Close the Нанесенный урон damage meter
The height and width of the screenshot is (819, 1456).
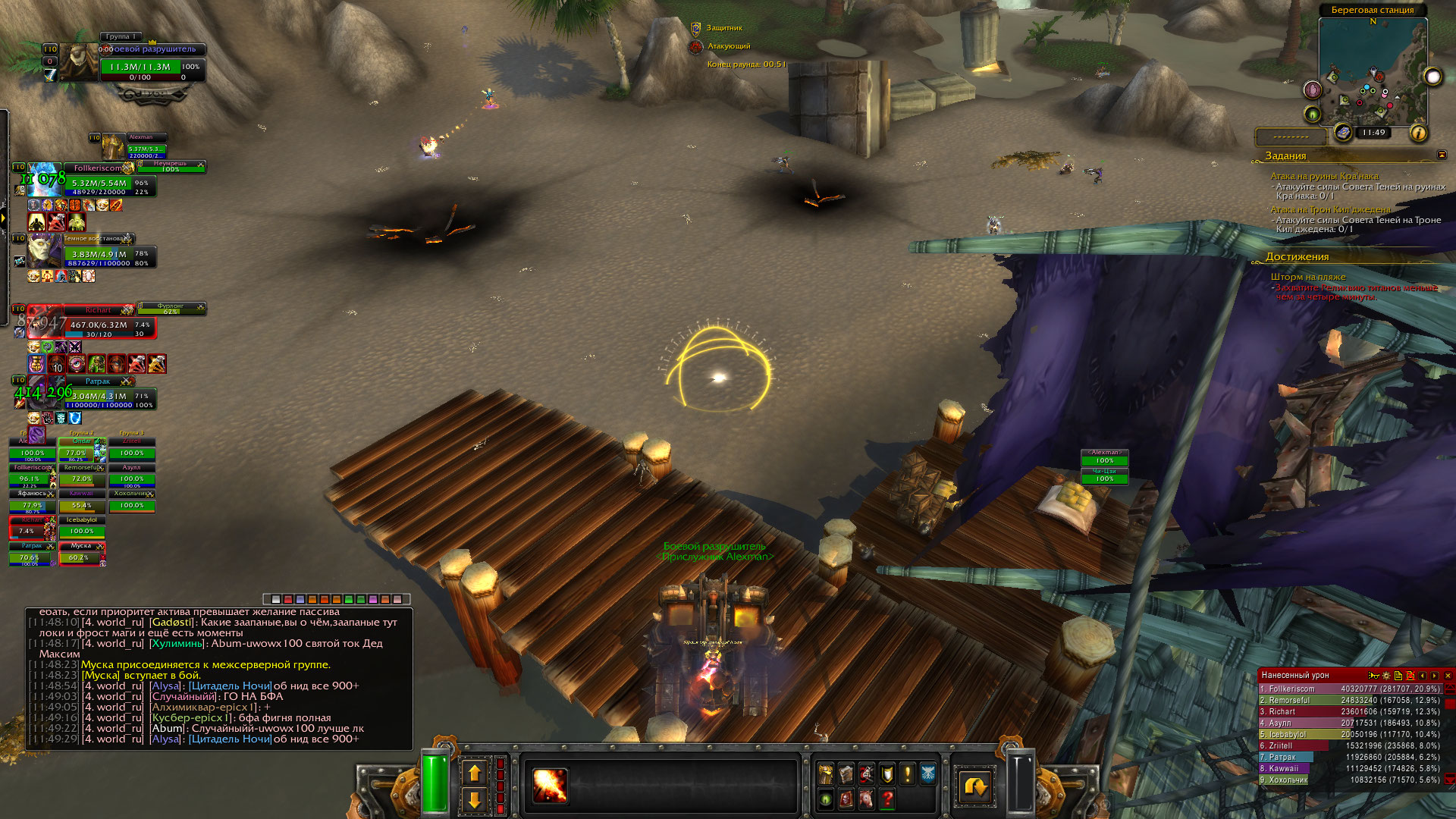[1448, 675]
